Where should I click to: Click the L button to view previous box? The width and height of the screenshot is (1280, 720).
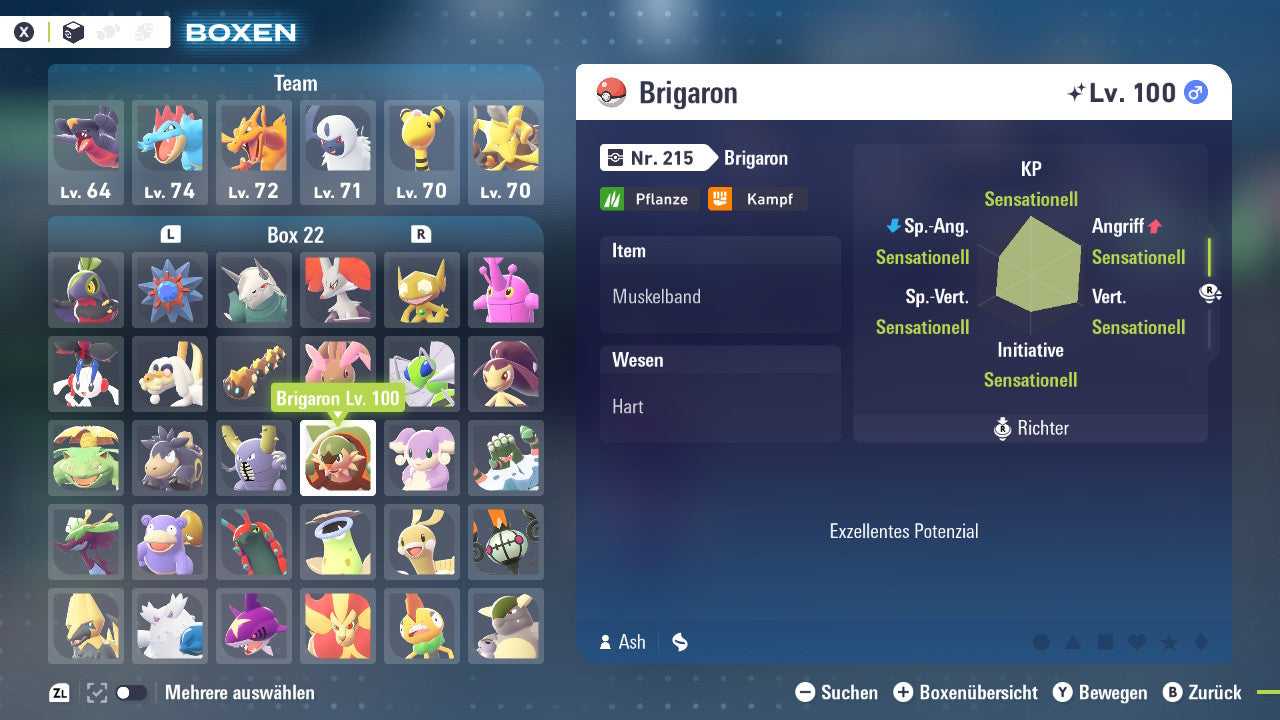[170, 233]
